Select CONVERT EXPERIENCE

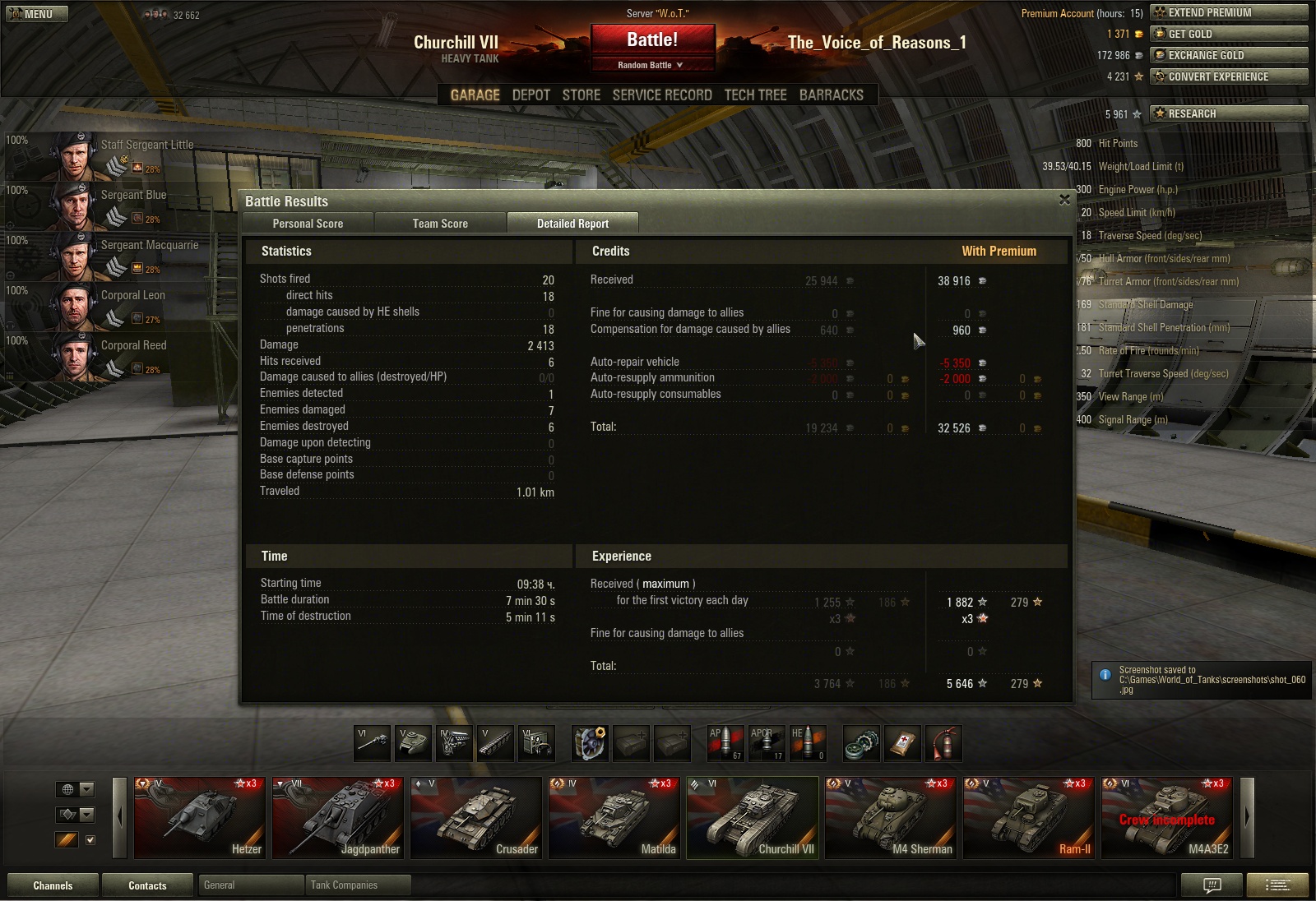1229,76
